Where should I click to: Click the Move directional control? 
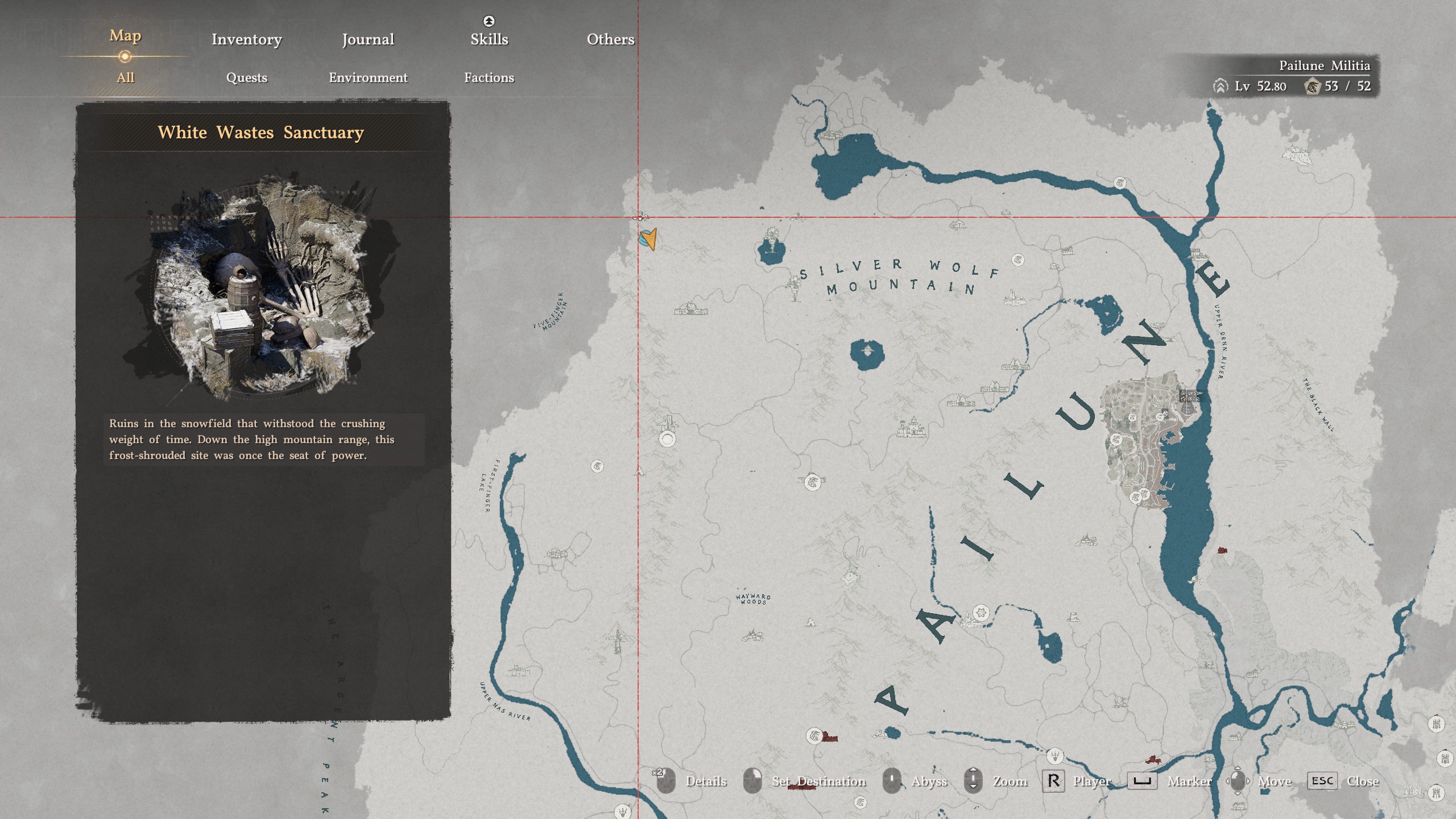1237,780
